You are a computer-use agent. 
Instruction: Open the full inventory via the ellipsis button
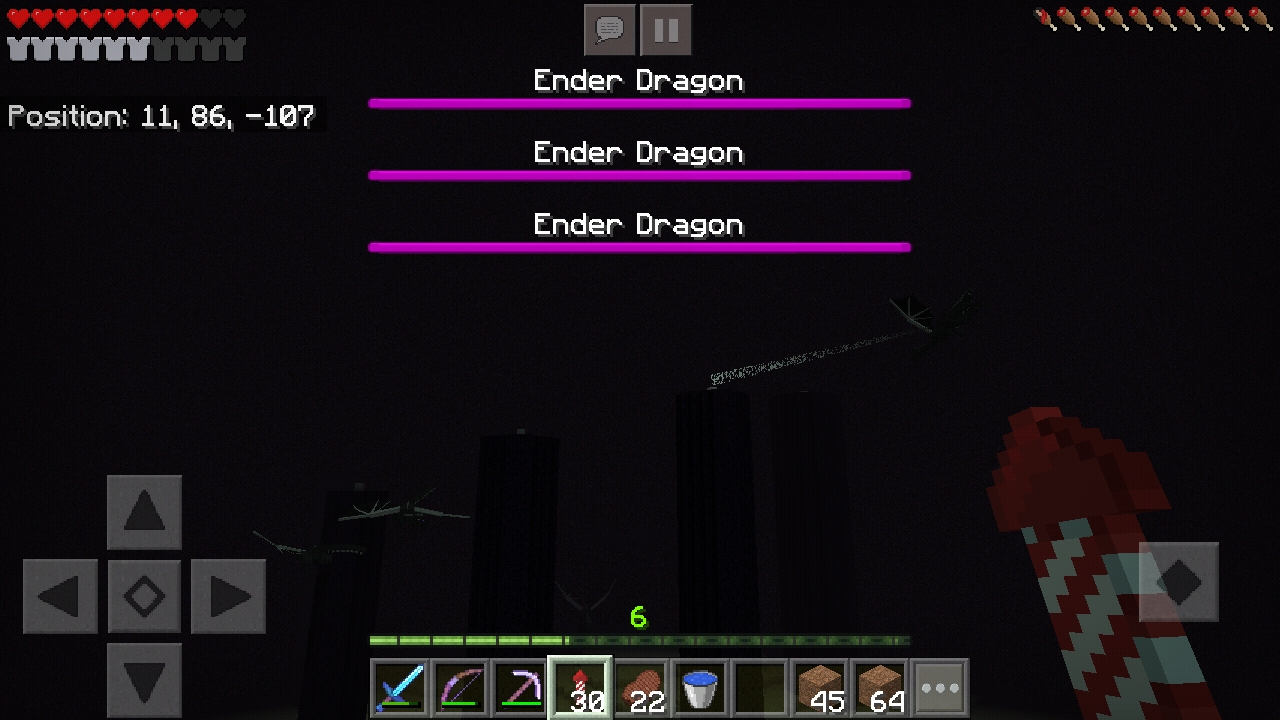pyautogui.click(x=940, y=687)
